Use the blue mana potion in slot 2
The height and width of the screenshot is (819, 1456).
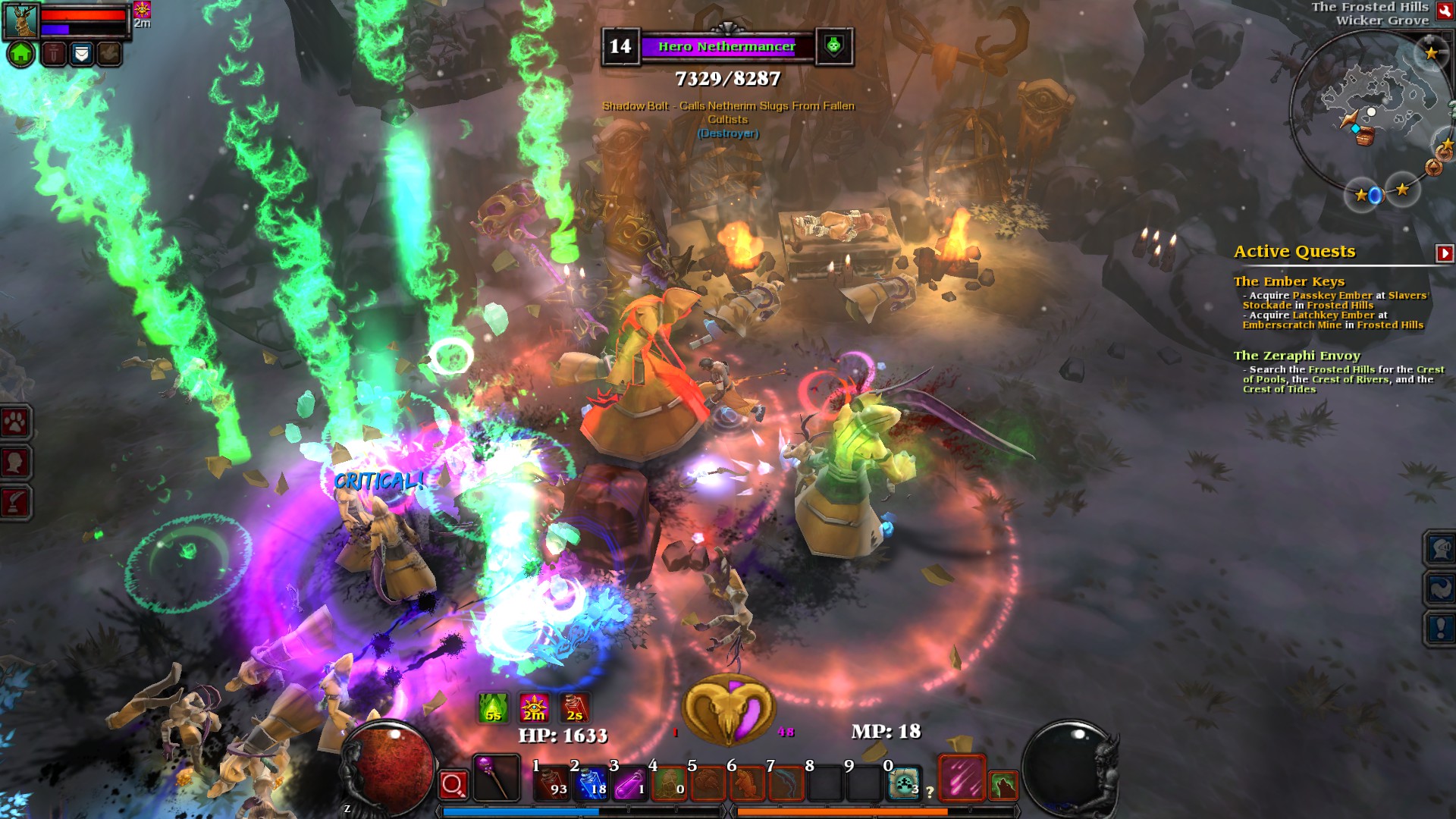(x=591, y=783)
